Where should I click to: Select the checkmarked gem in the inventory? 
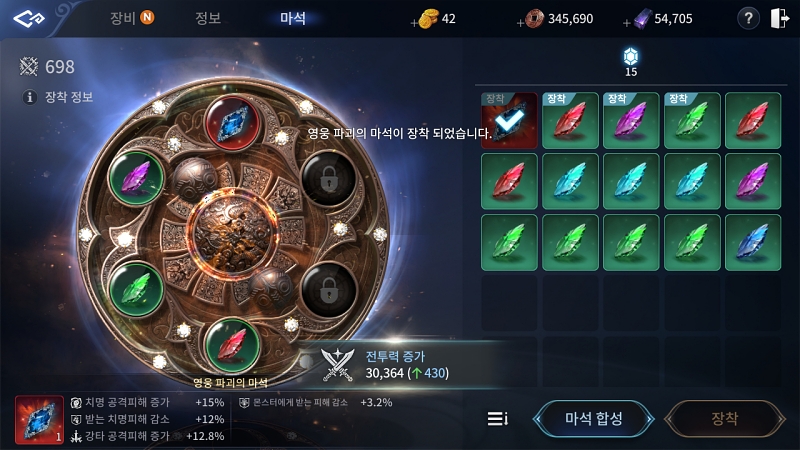(509, 121)
